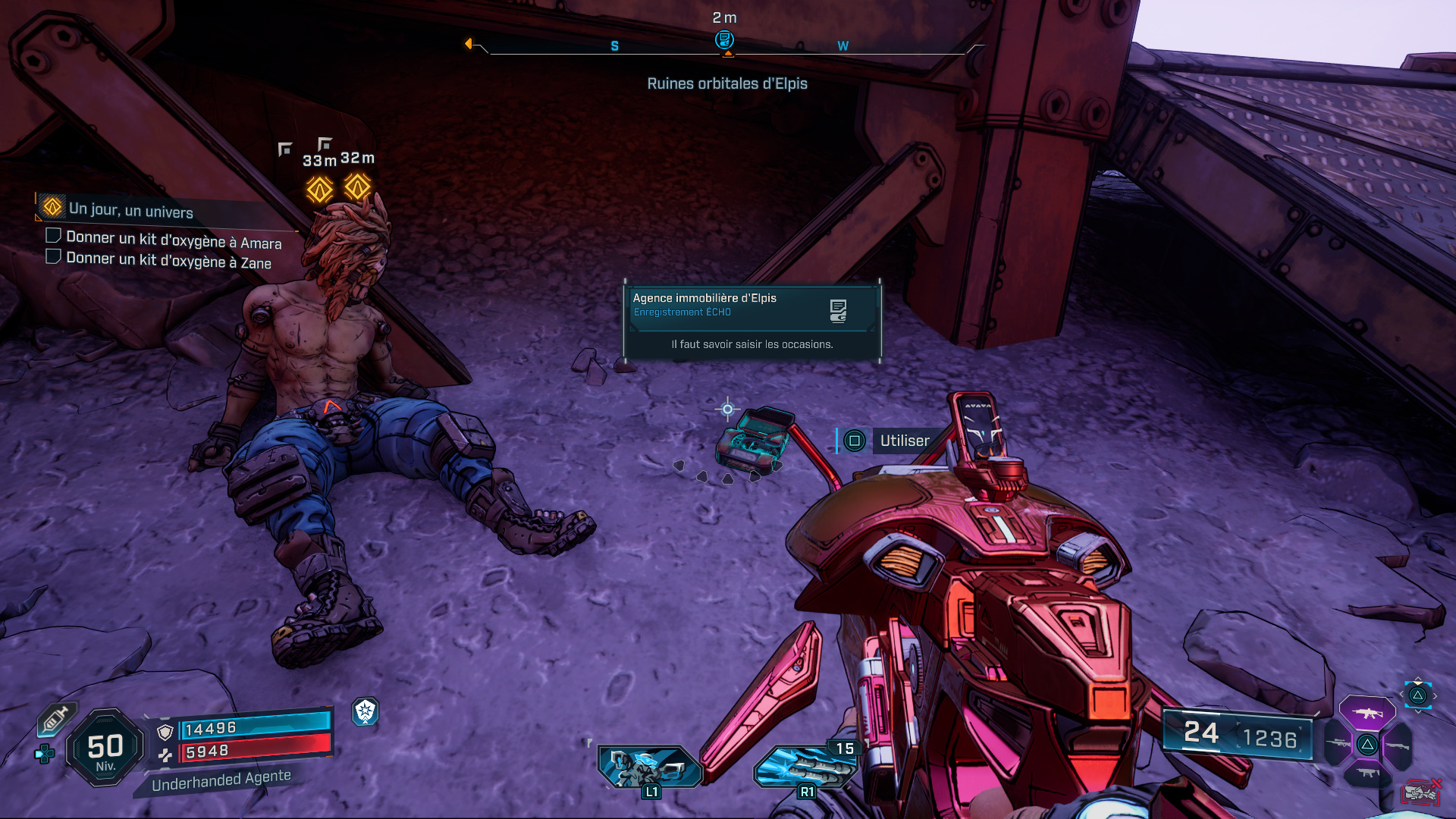Click the ECHO log marker on the compass

724,39
